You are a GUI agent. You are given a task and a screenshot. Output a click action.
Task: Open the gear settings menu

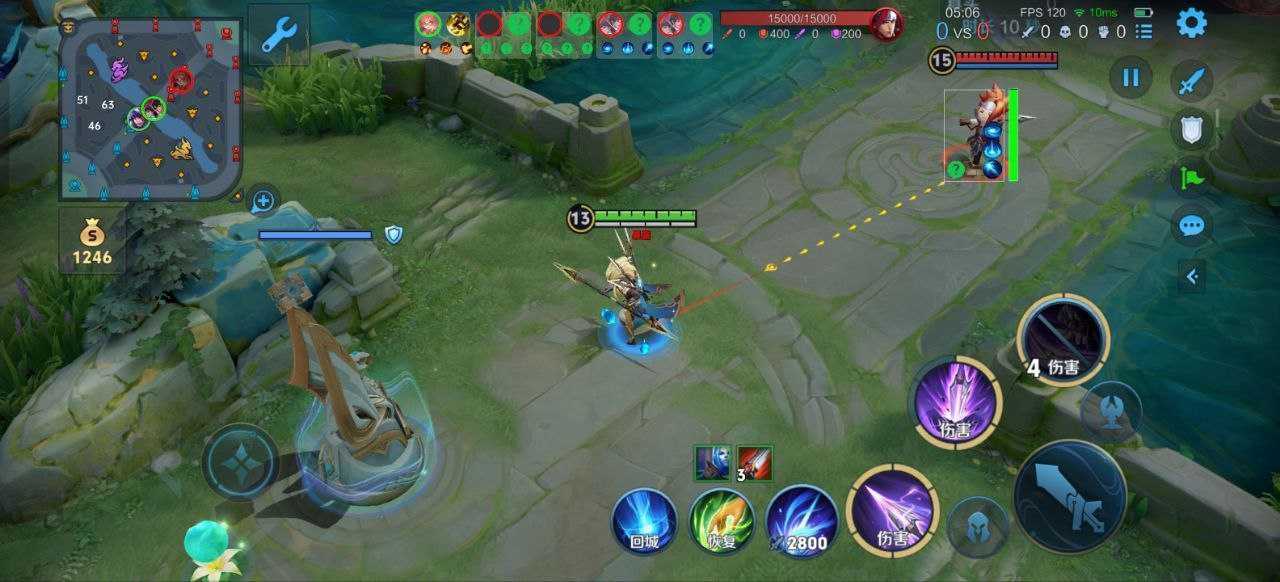[1191, 23]
